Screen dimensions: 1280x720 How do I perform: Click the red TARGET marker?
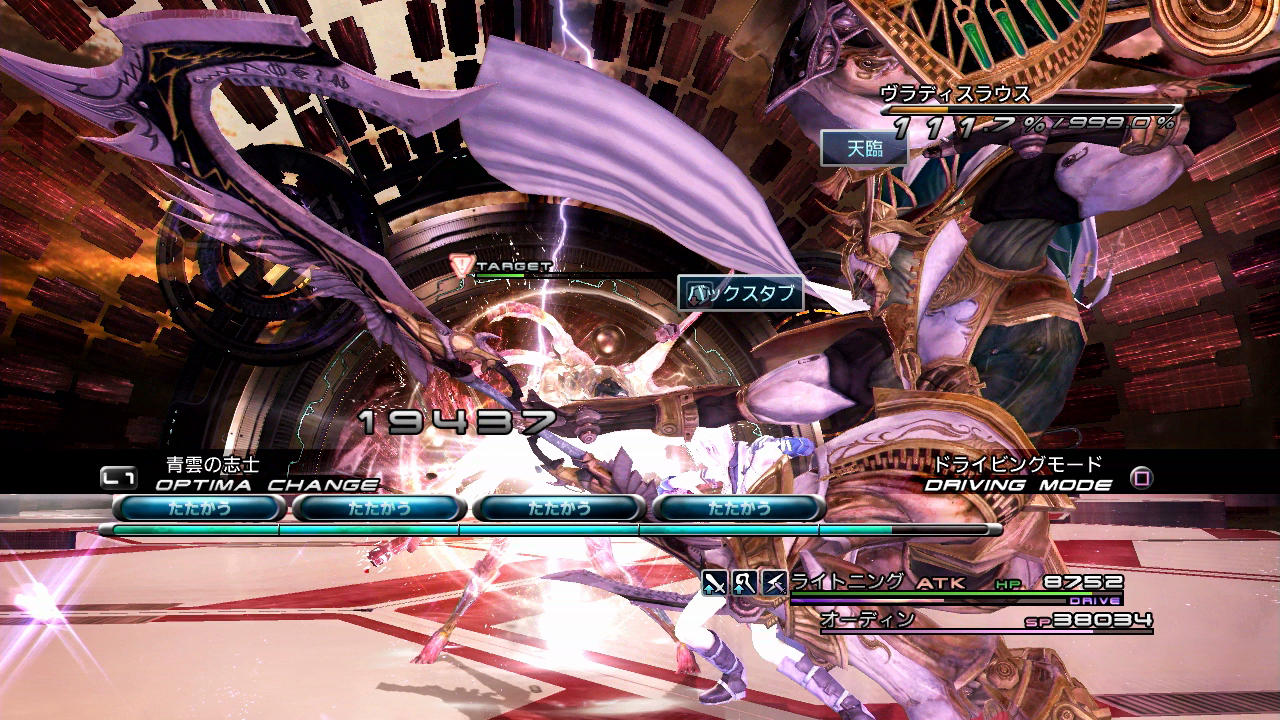[462, 266]
